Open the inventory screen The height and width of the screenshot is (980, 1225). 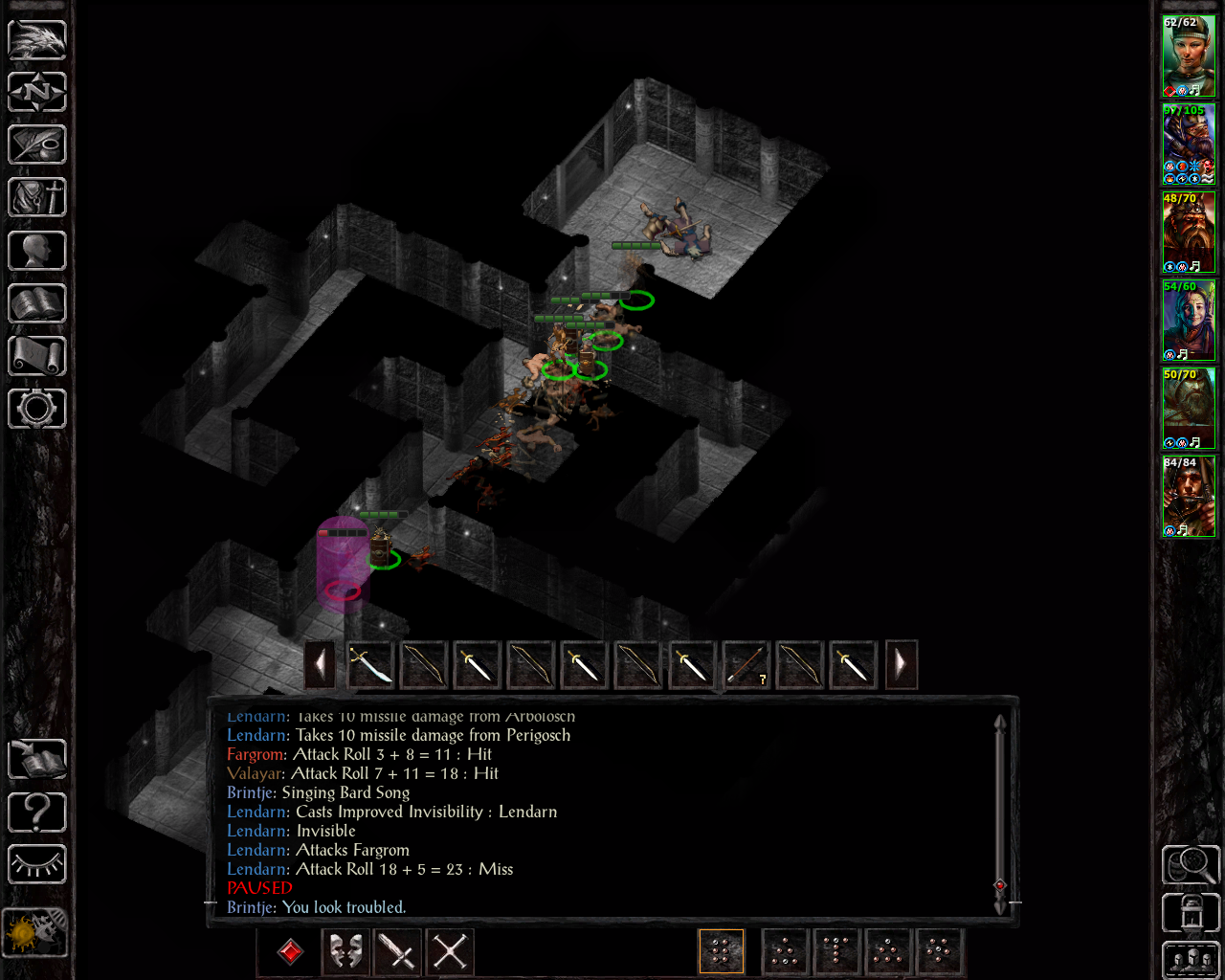(x=37, y=198)
